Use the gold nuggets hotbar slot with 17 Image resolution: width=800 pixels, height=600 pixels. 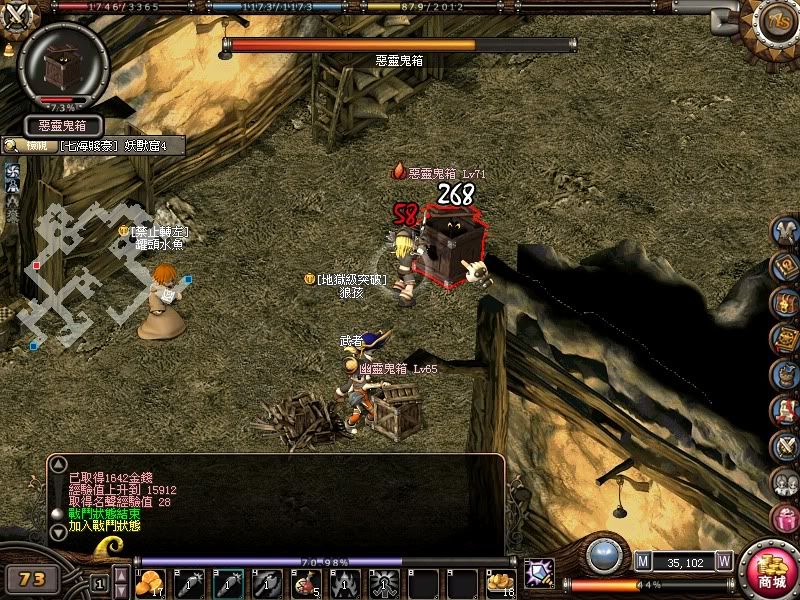tap(150, 581)
